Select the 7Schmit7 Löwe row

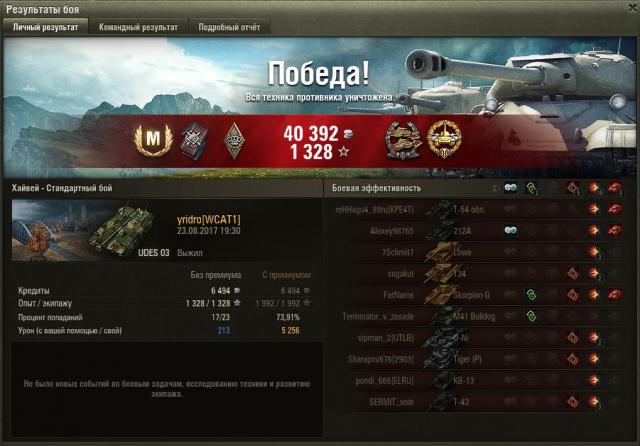coord(470,252)
